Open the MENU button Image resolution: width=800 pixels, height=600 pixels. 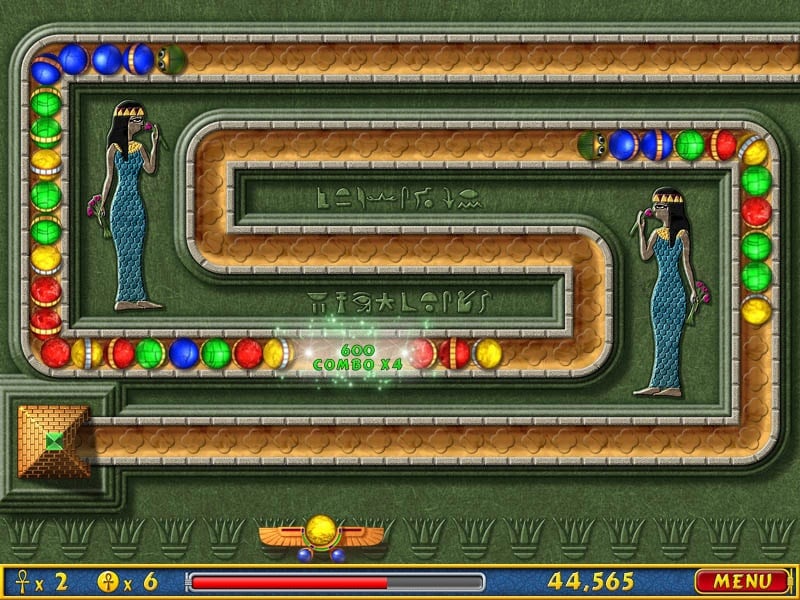click(x=742, y=581)
